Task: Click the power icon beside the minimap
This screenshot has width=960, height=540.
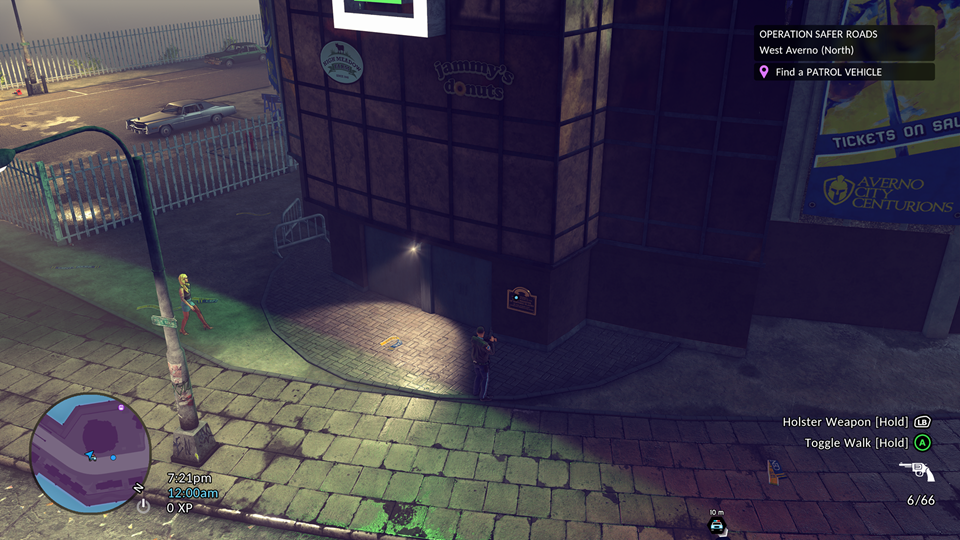Action: pyautogui.click(x=143, y=506)
